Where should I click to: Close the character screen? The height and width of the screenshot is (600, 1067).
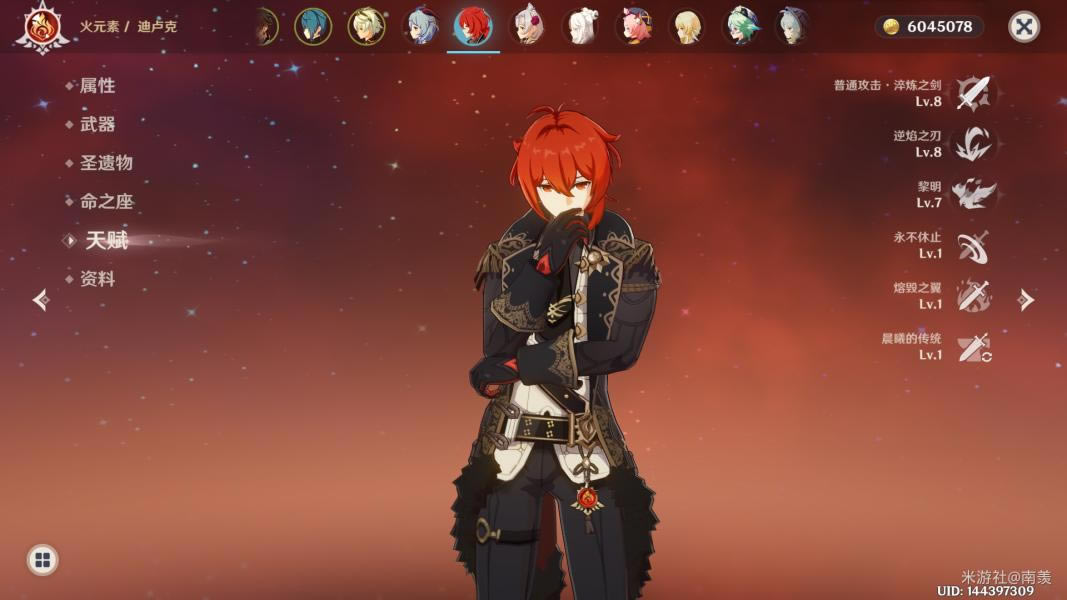pyautogui.click(x=1023, y=27)
